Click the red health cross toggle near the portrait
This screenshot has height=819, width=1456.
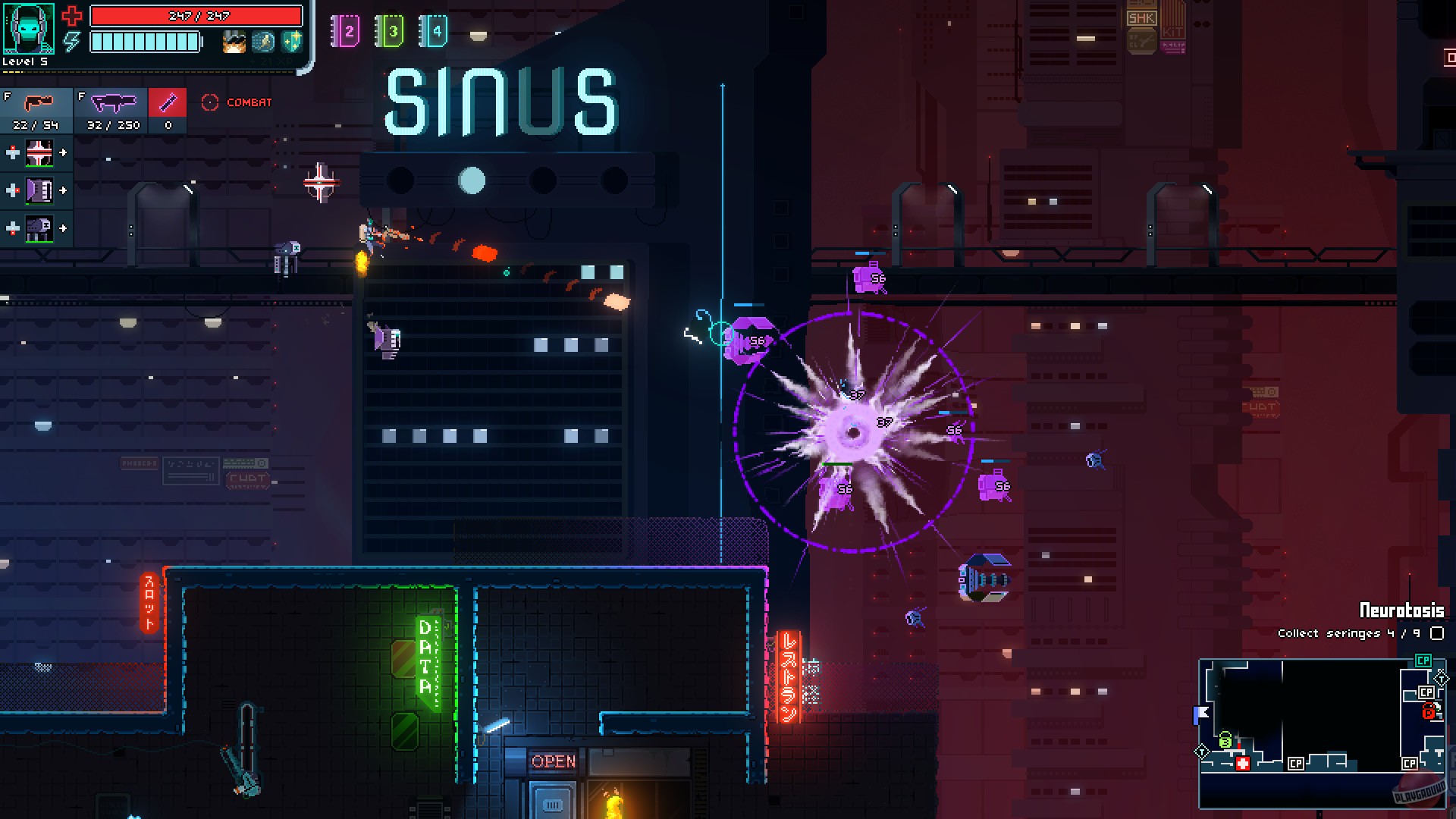pos(71,17)
